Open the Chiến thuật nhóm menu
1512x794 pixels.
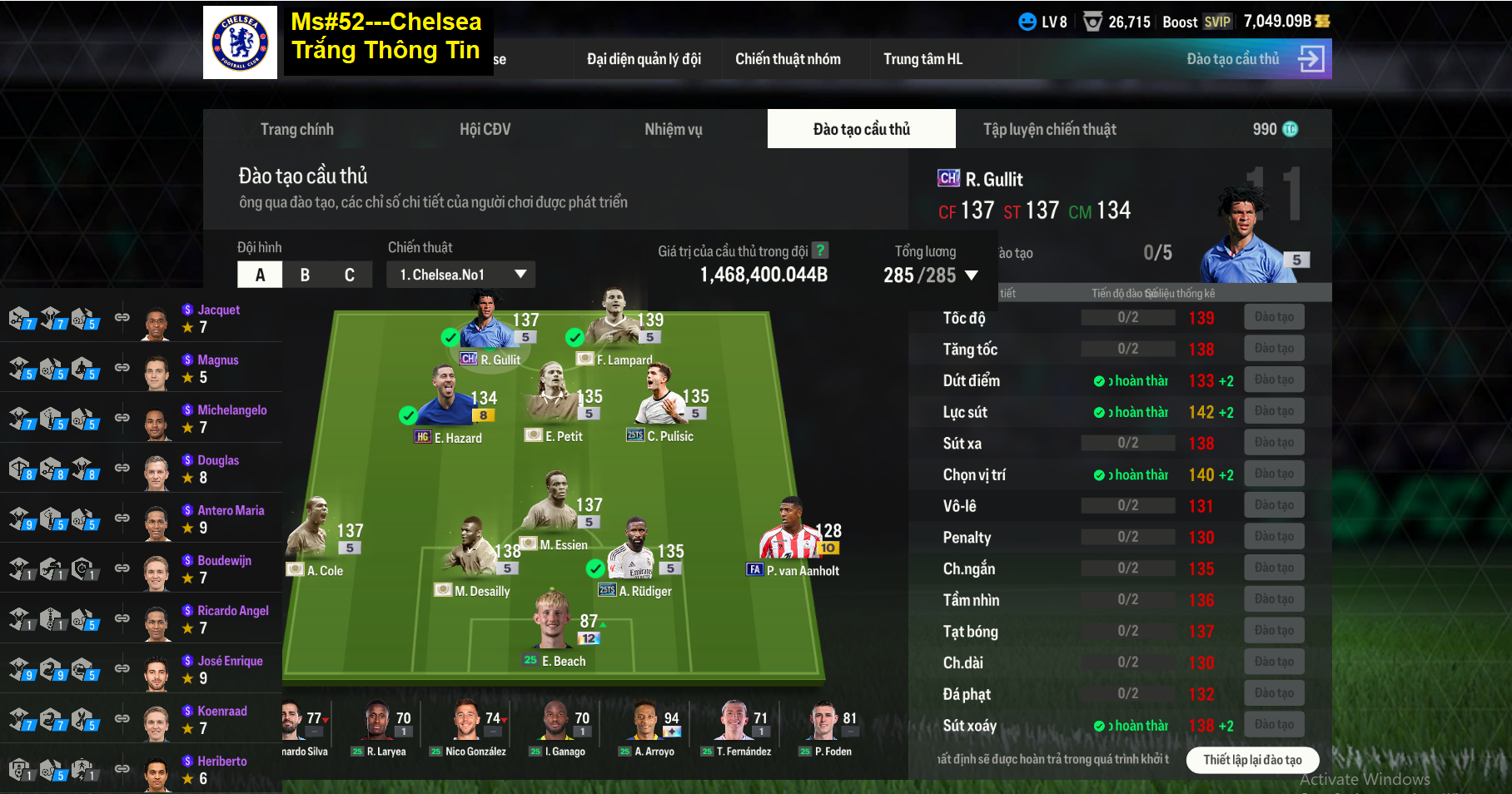point(788,58)
